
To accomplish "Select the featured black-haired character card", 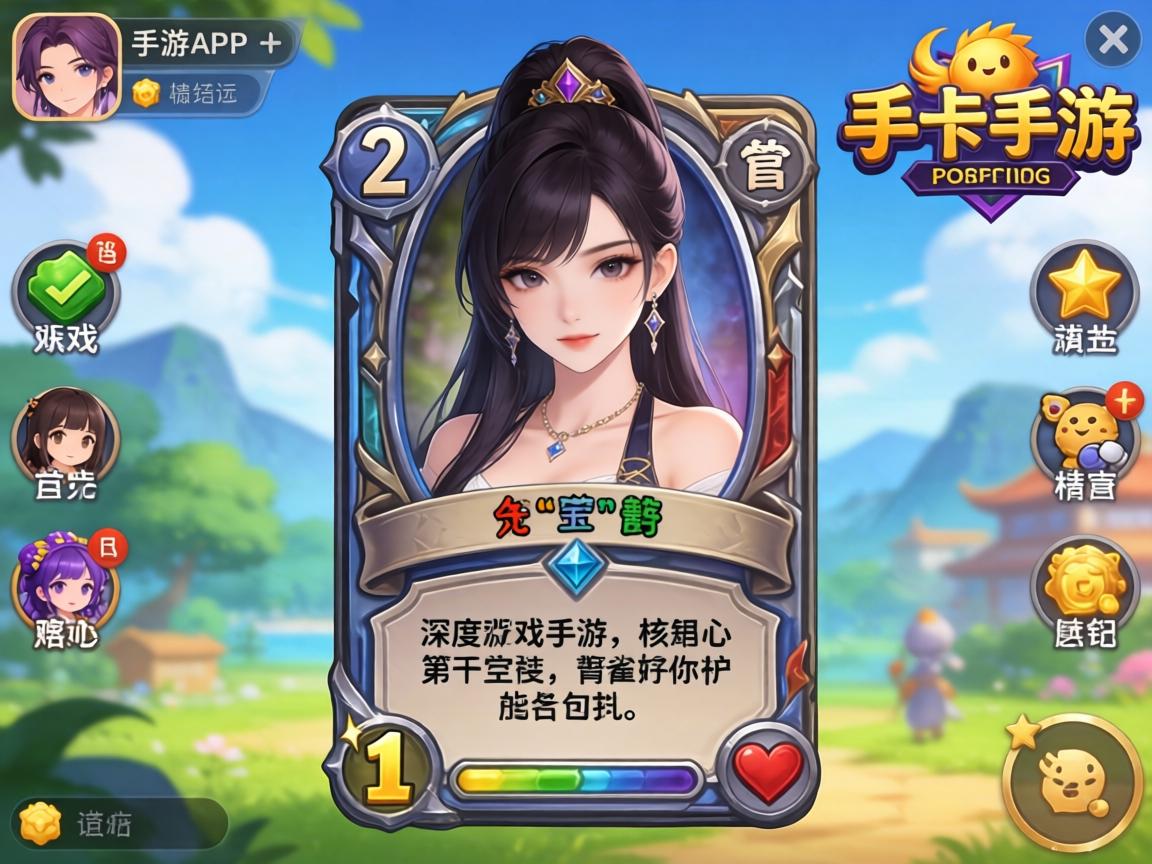I will click(x=574, y=300).
